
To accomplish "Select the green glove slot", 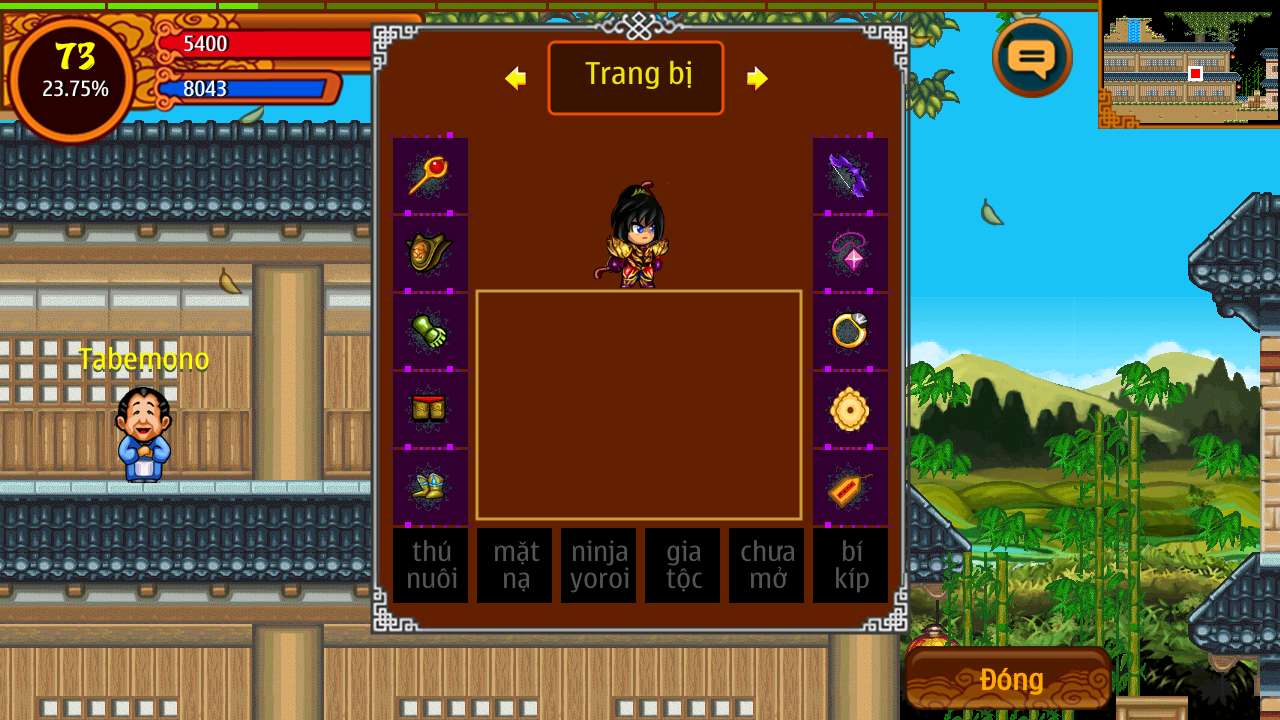I will click(x=430, y=331).
